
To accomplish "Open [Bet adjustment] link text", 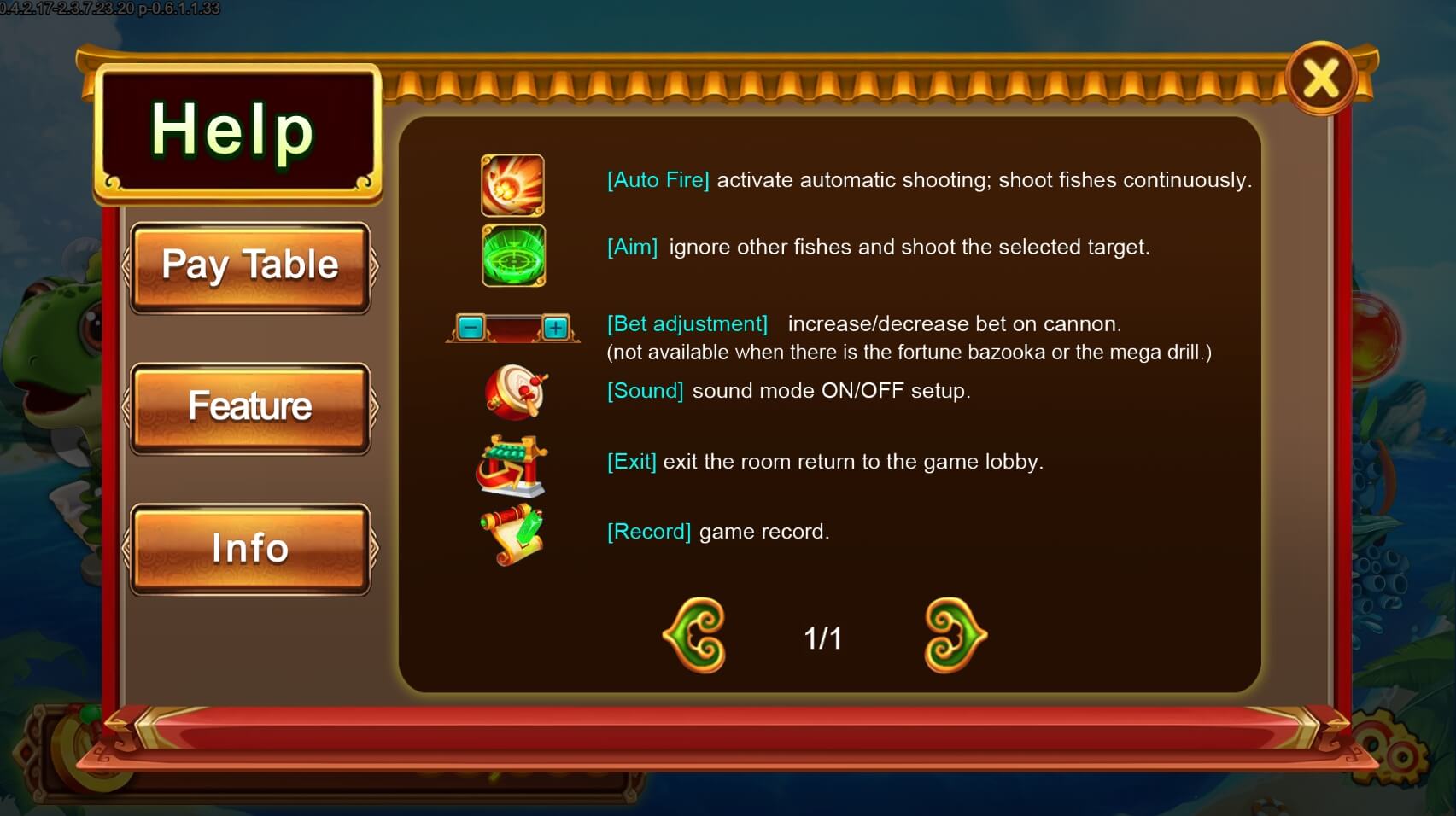I will (x=686, y=323).
